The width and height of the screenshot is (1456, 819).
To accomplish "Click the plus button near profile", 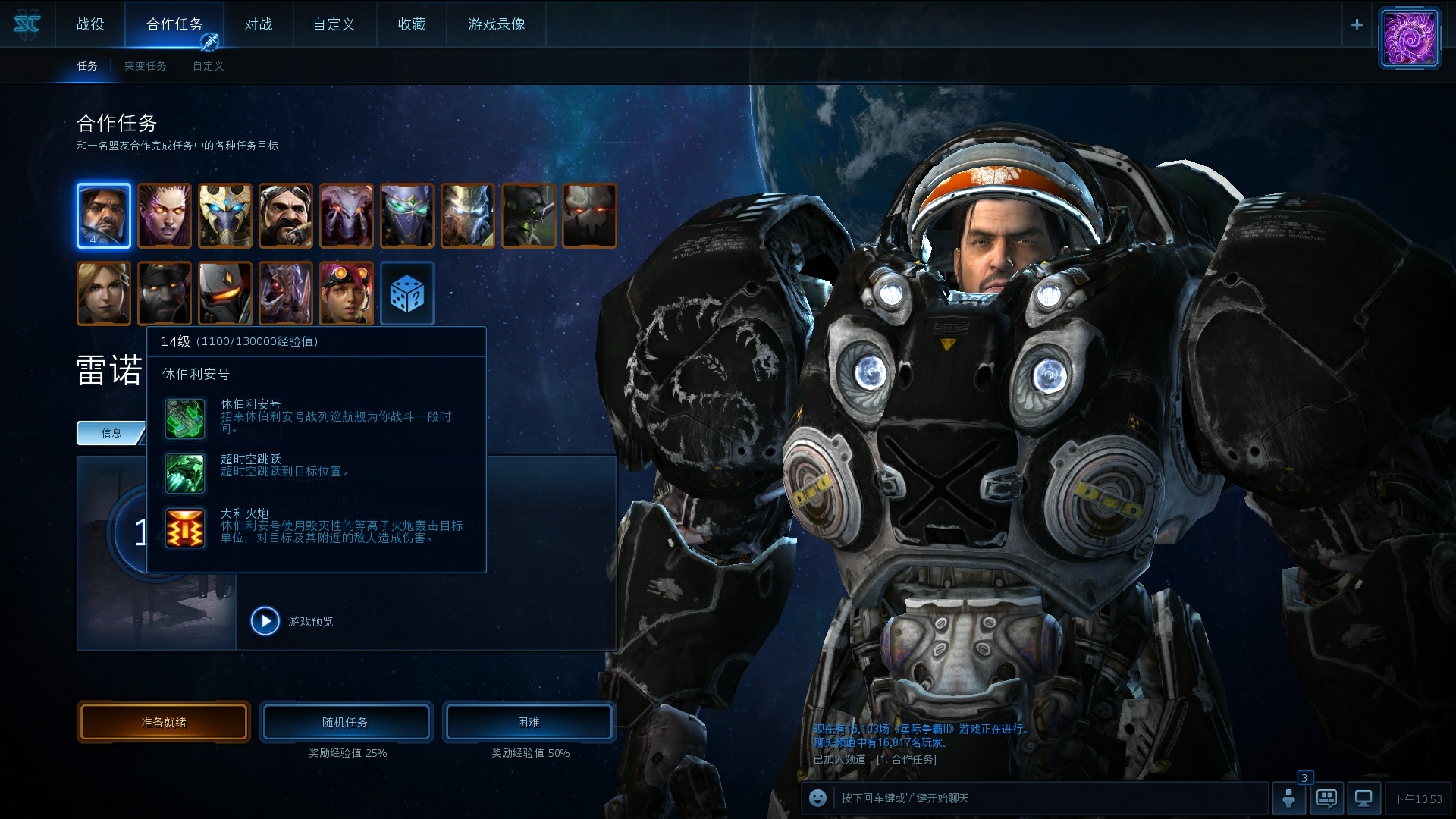I will click(1357, 24).
